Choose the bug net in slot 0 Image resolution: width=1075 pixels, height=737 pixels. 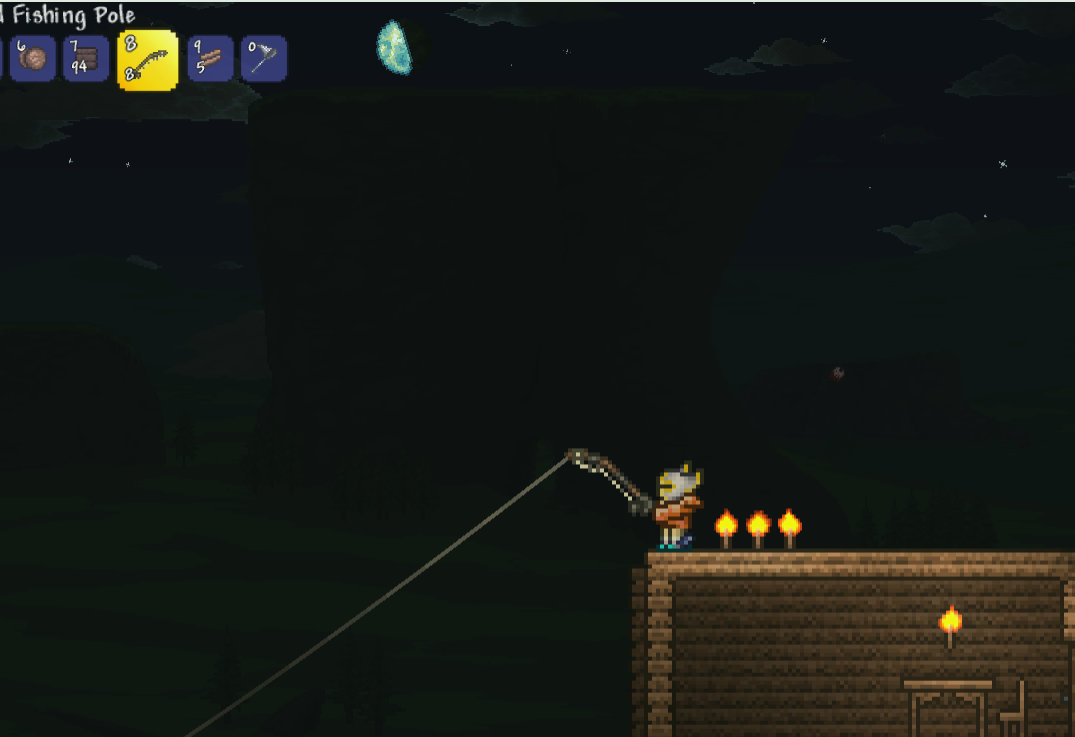tap(264, 59)
